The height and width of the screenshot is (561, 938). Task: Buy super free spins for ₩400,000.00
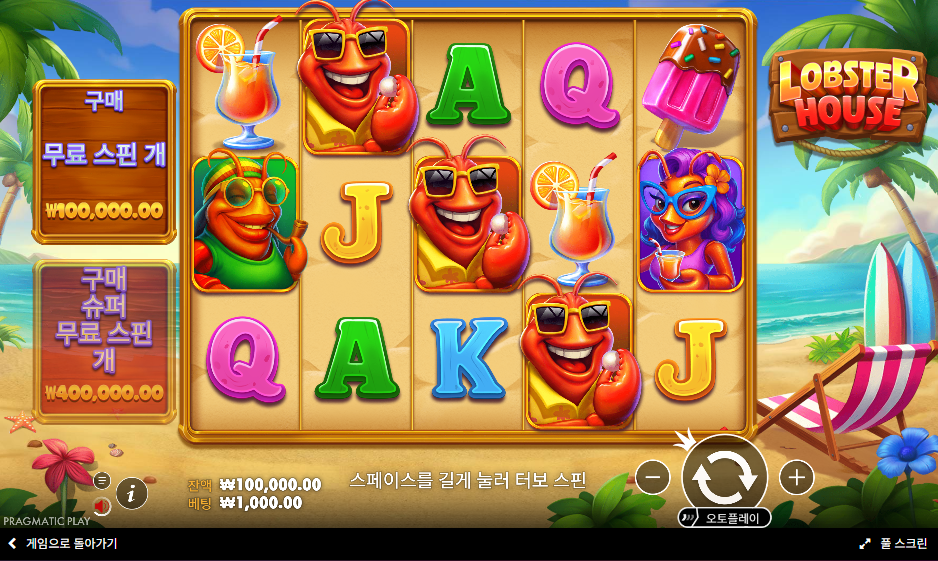coord(104,340)
